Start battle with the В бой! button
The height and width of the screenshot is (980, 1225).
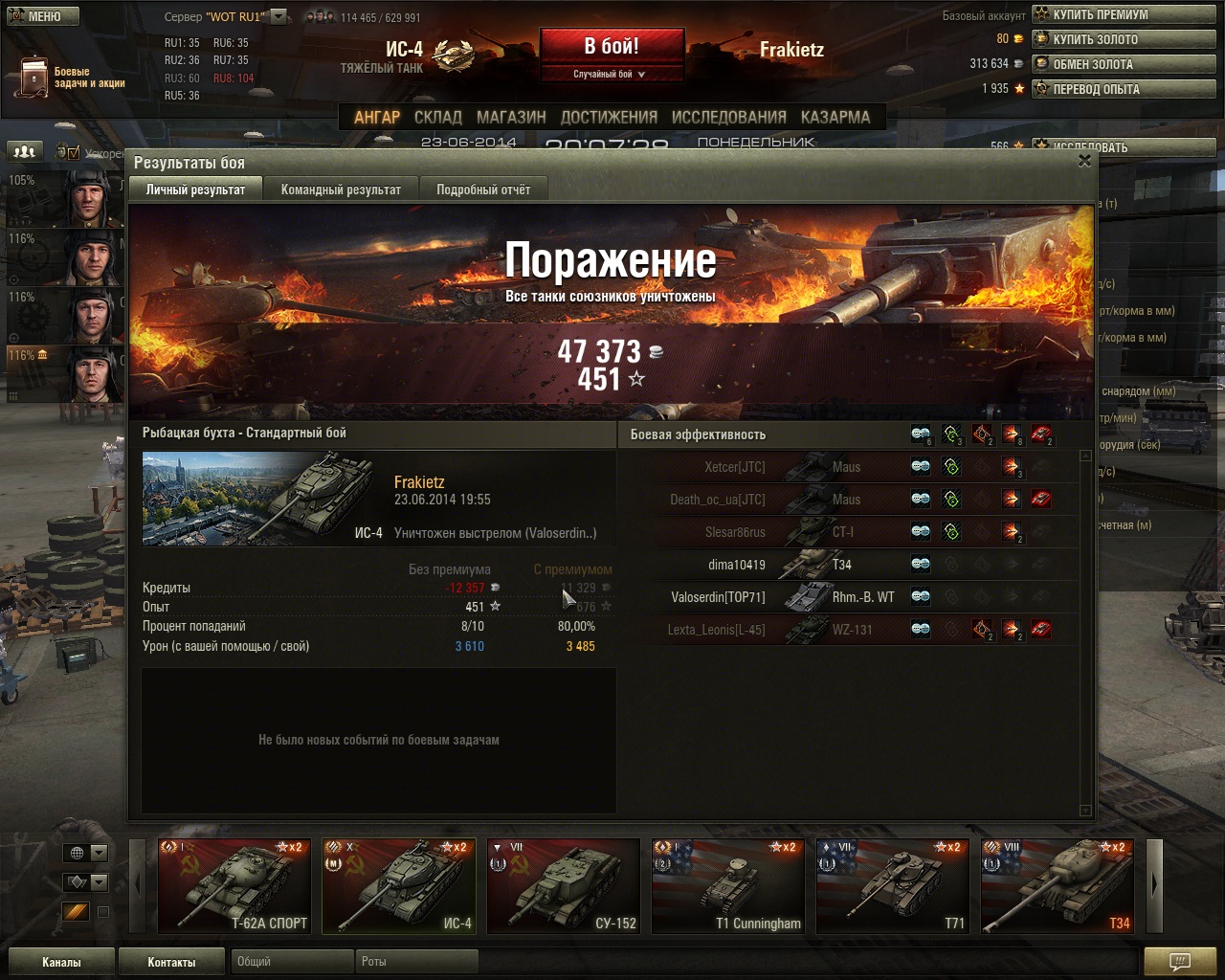pyautogui.click(x=612, y=46)
